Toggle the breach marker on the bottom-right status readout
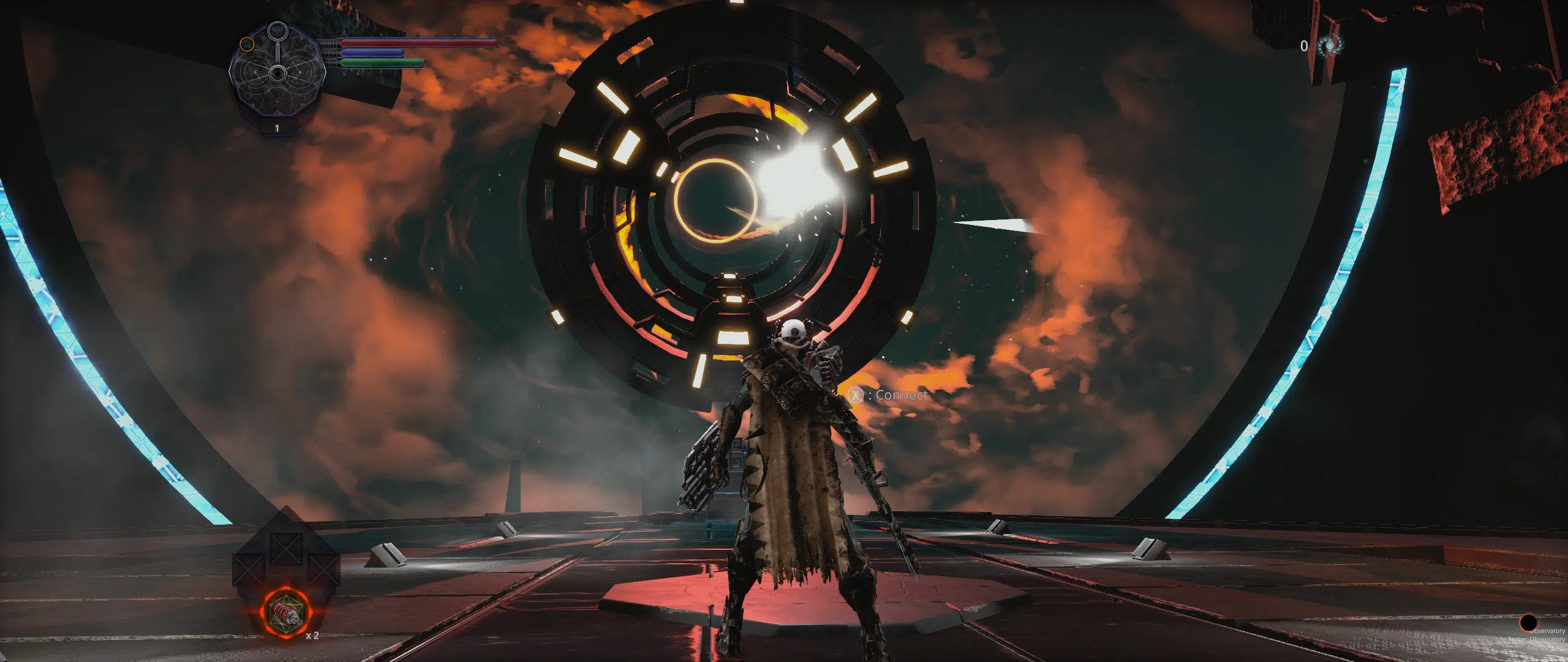This screenshot has height=662, width=1568. tap(1528, 623)
